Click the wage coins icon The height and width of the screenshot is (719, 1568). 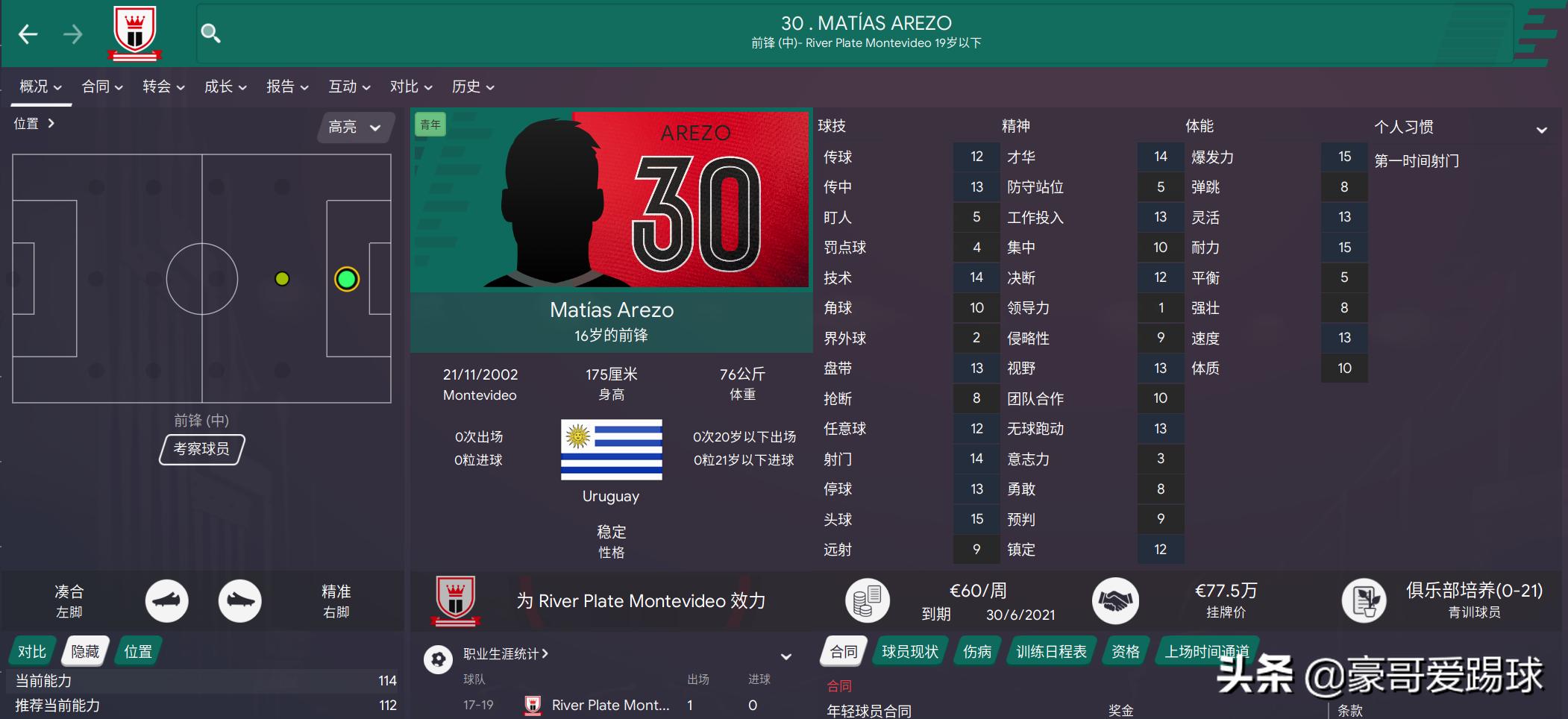tap(868, 600)
